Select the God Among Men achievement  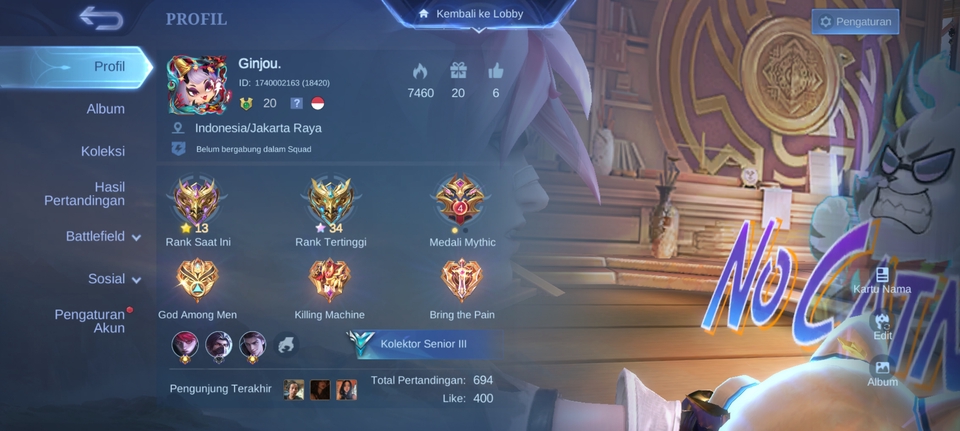point(197,282)
